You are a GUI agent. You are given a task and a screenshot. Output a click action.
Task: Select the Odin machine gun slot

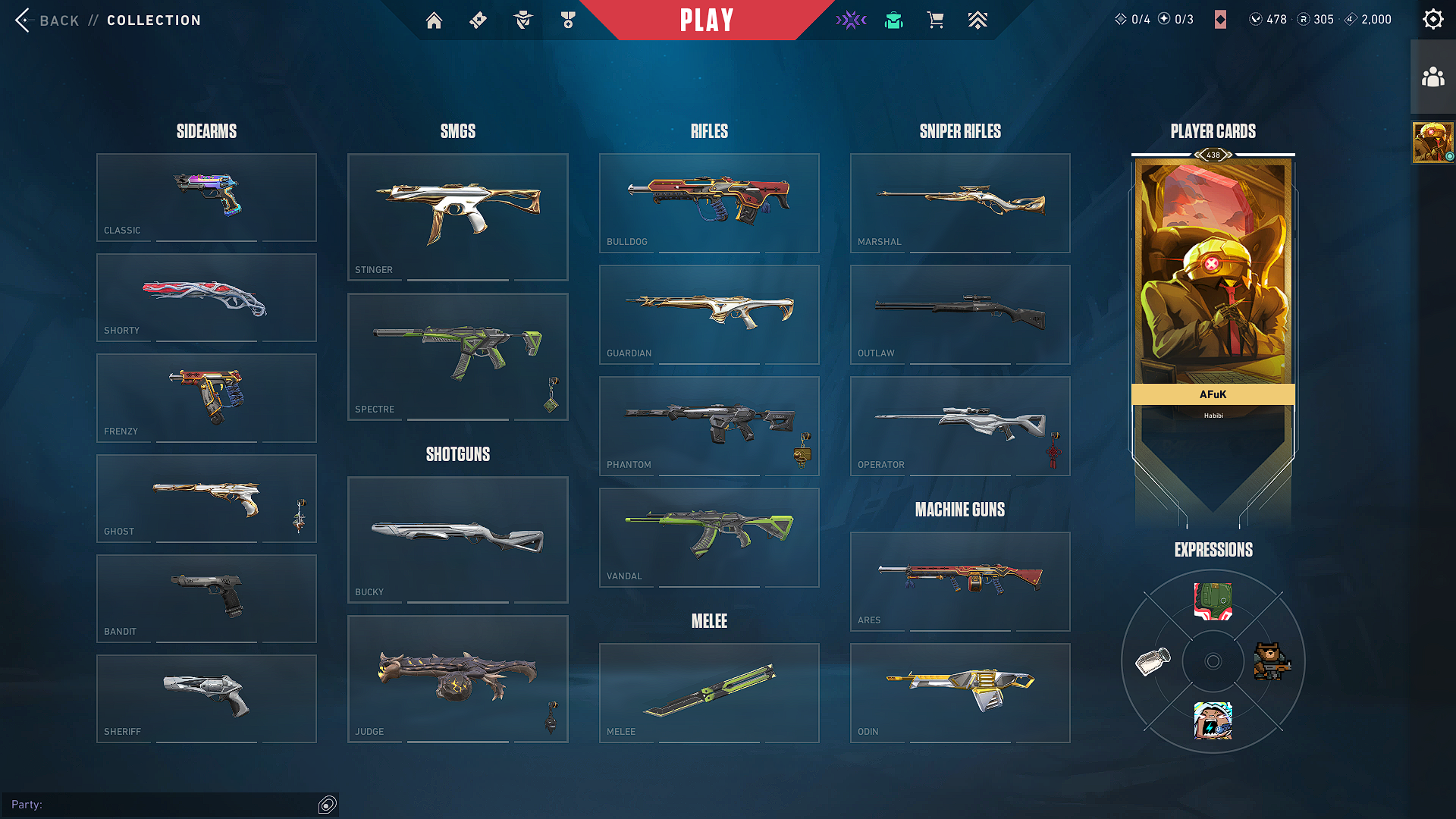click(960, 692)
